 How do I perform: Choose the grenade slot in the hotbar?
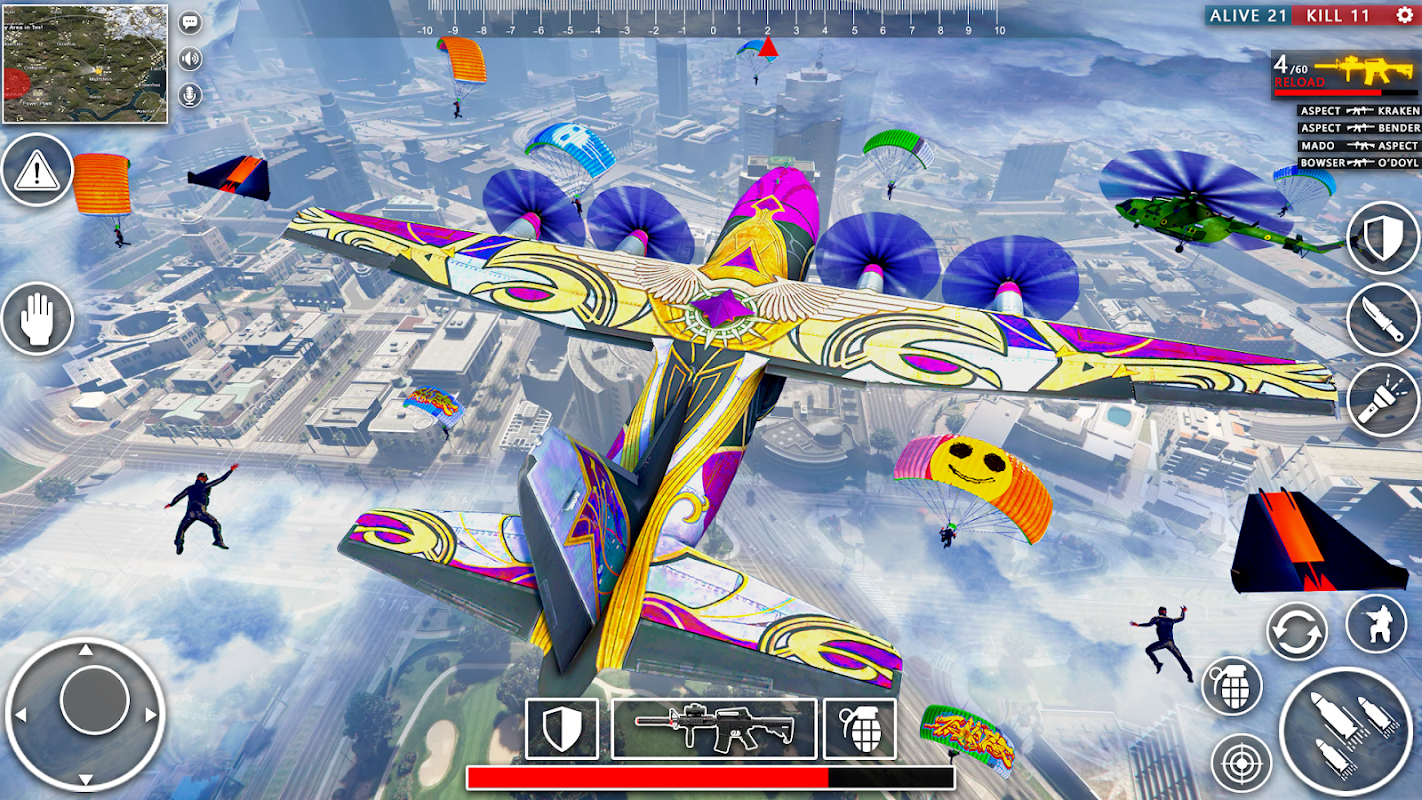tap(859, 728)
